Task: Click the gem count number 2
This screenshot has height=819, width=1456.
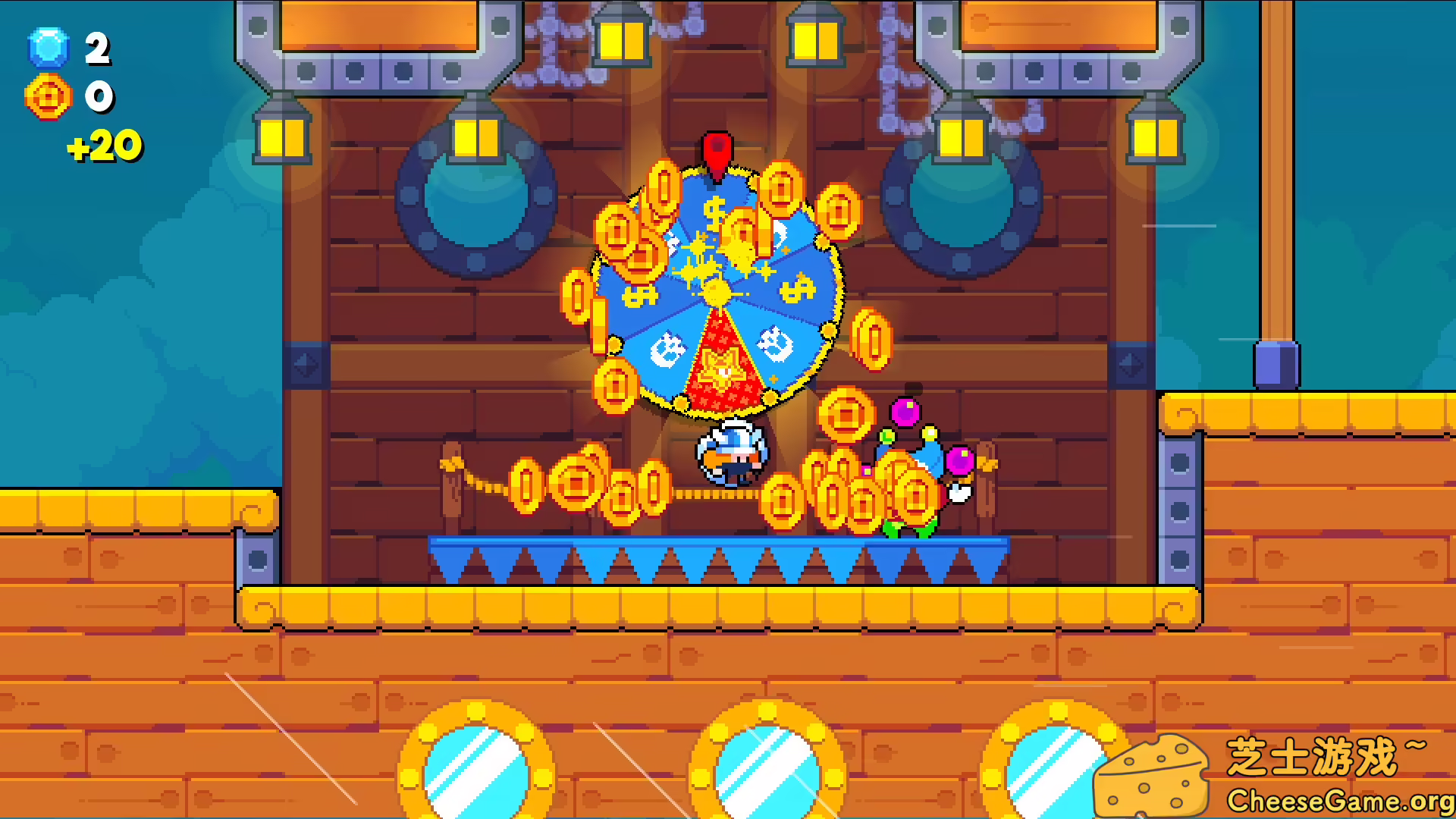Action: [97, 49]
